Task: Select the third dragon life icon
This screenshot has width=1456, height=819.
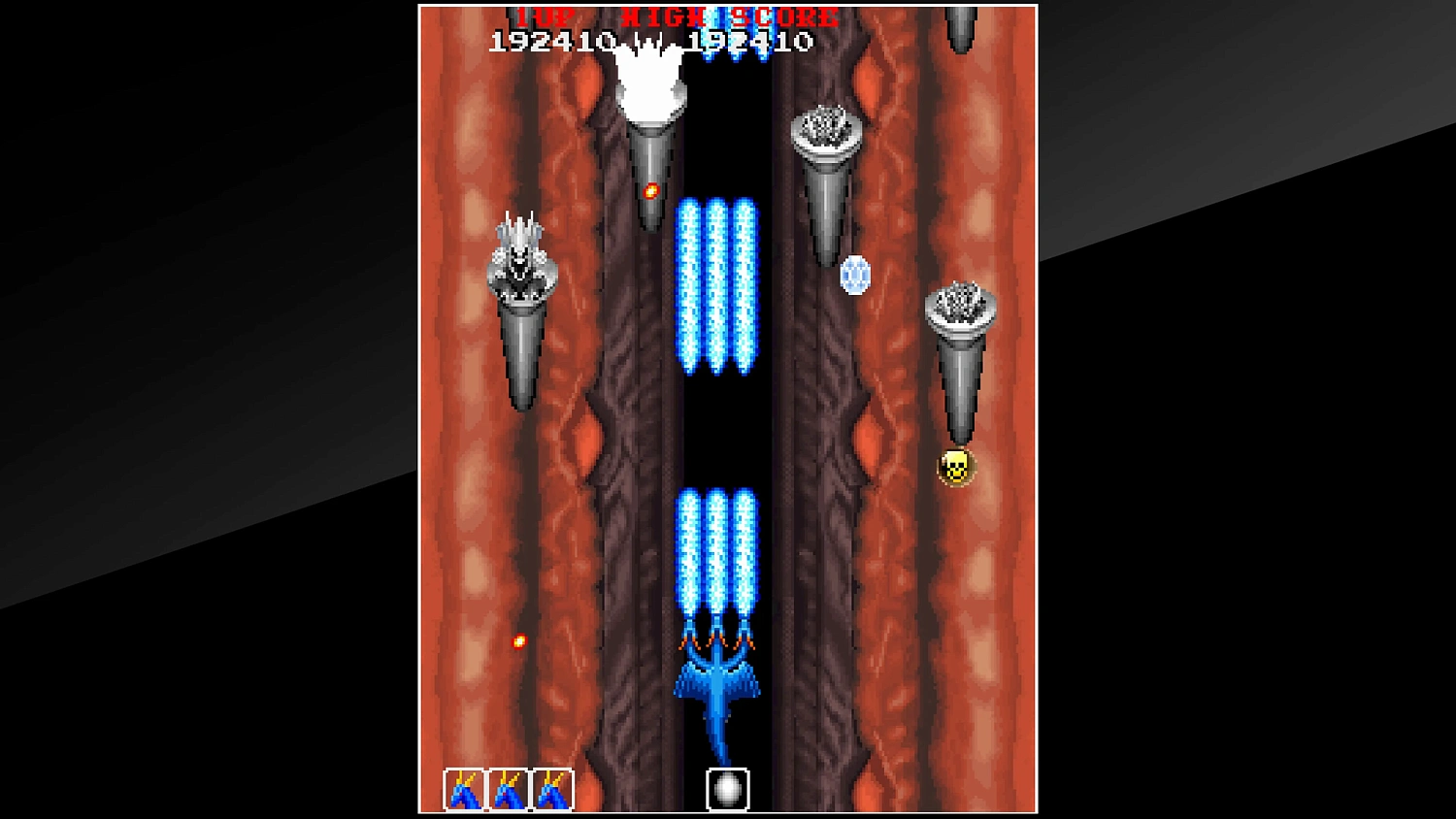Action: (x=549, y=788)
